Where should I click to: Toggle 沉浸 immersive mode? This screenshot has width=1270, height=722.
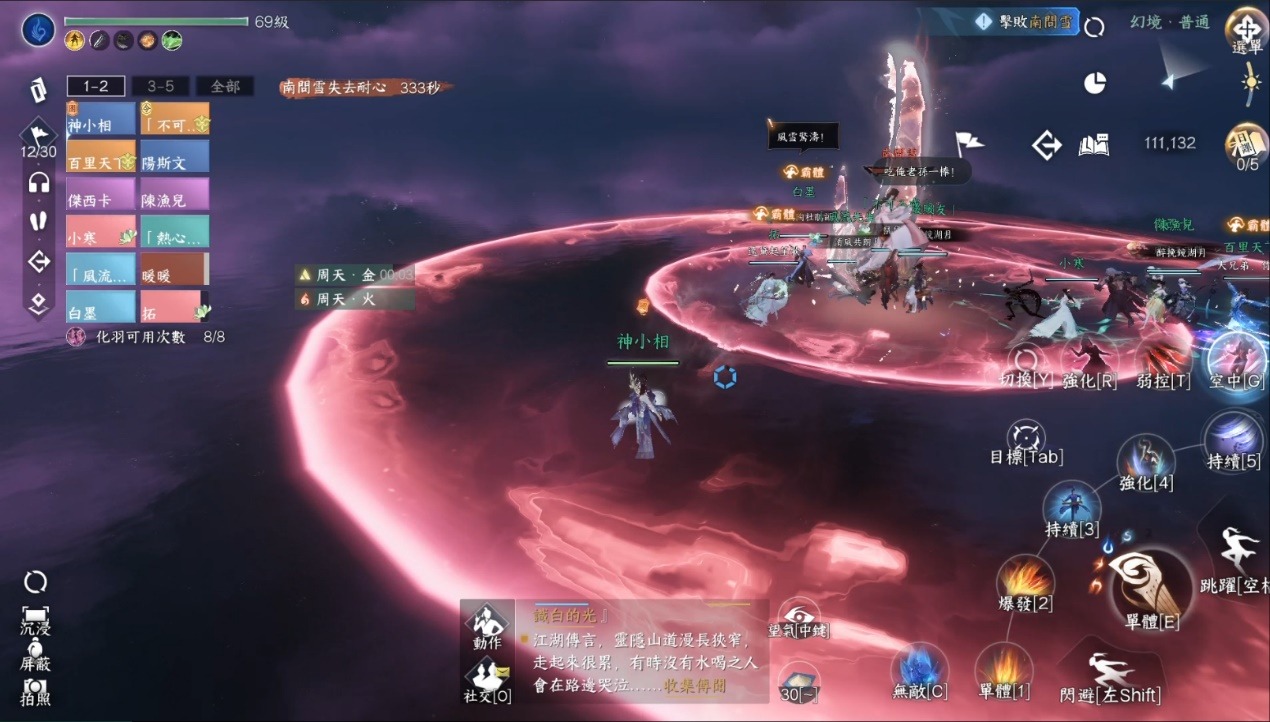tap(35, 618)
